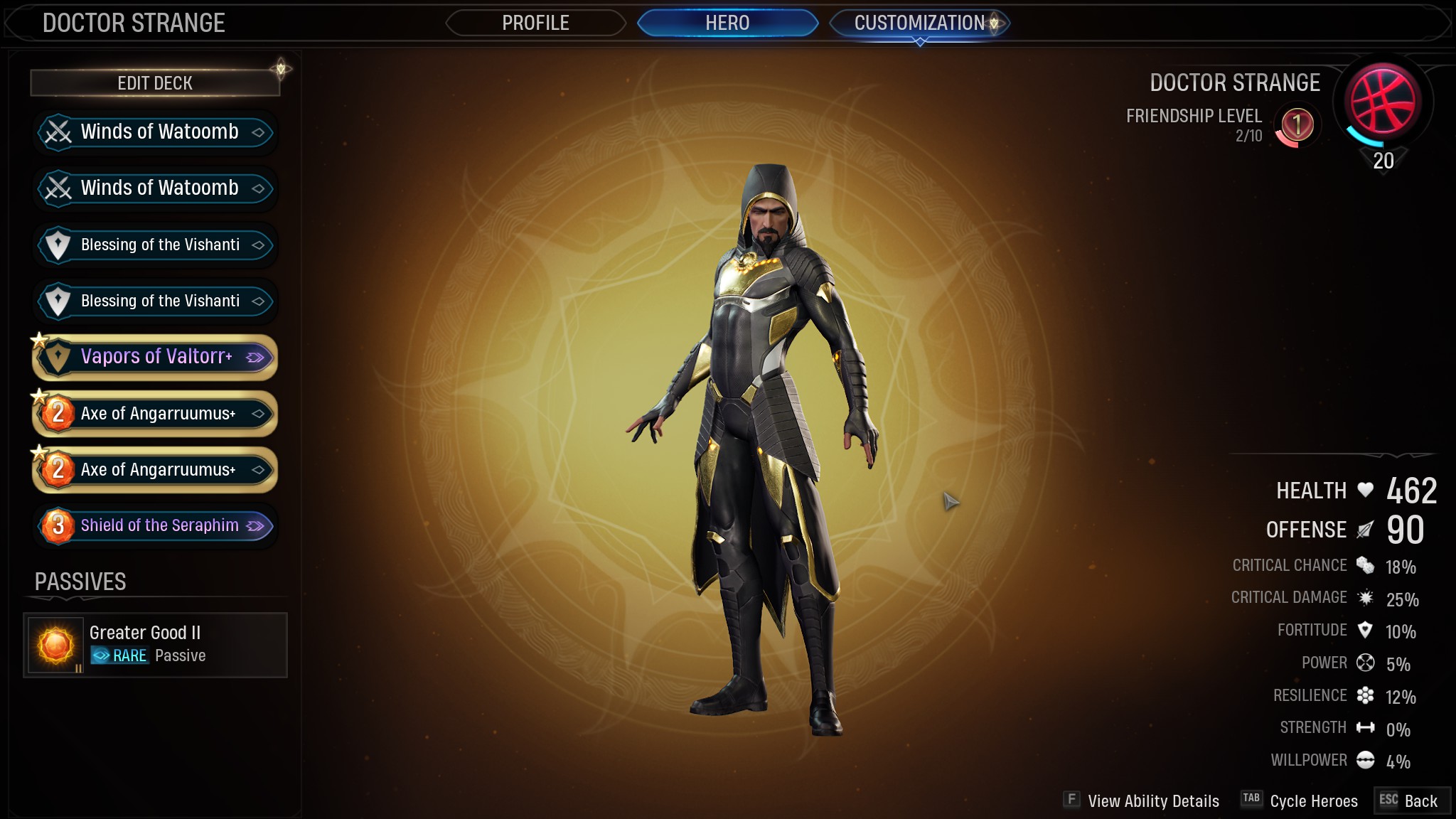The height and width of the screenshot is (819, 1456).
Task: Select the attack icon on Winds of Watoomb
Action: coord(58,132)
